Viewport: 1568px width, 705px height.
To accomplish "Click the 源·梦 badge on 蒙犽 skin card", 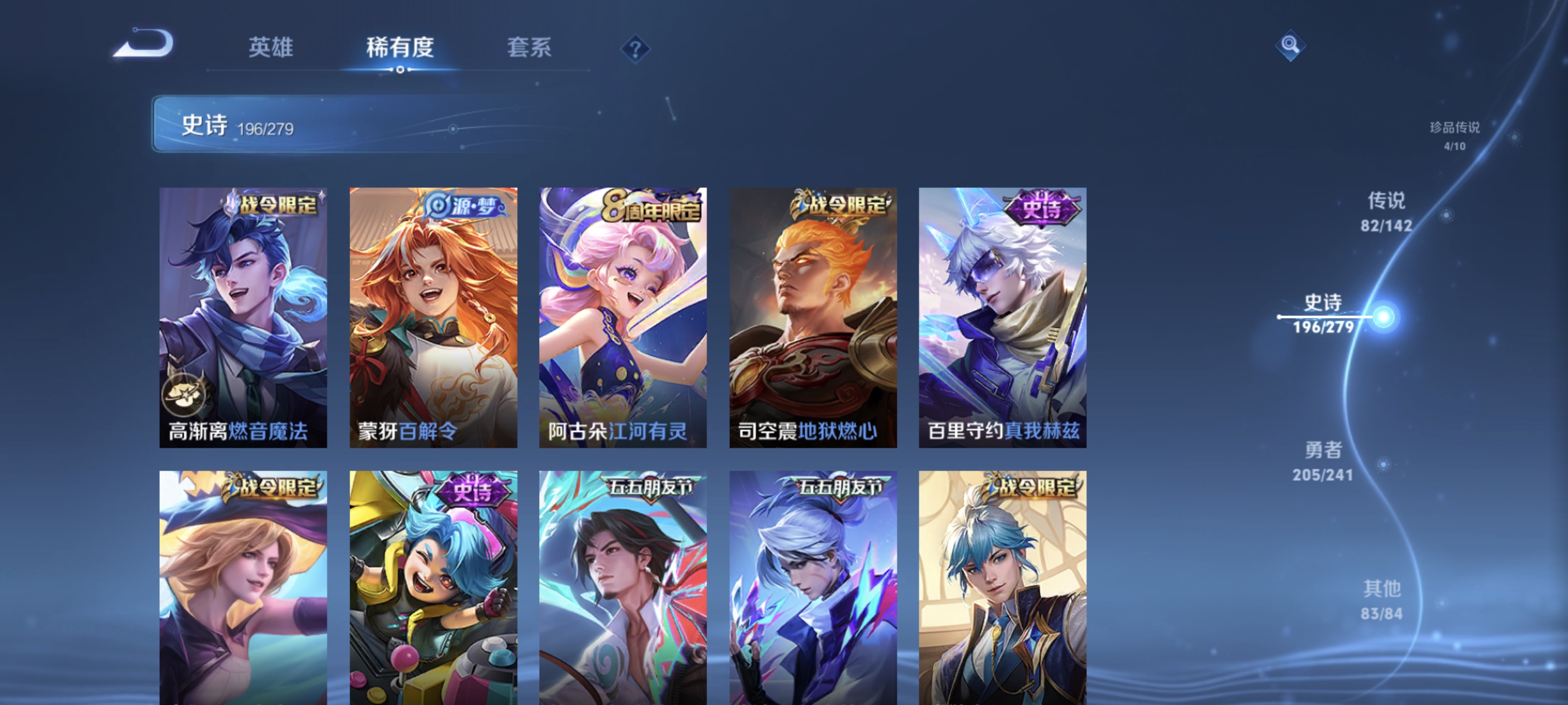I will tap(467, 207).
